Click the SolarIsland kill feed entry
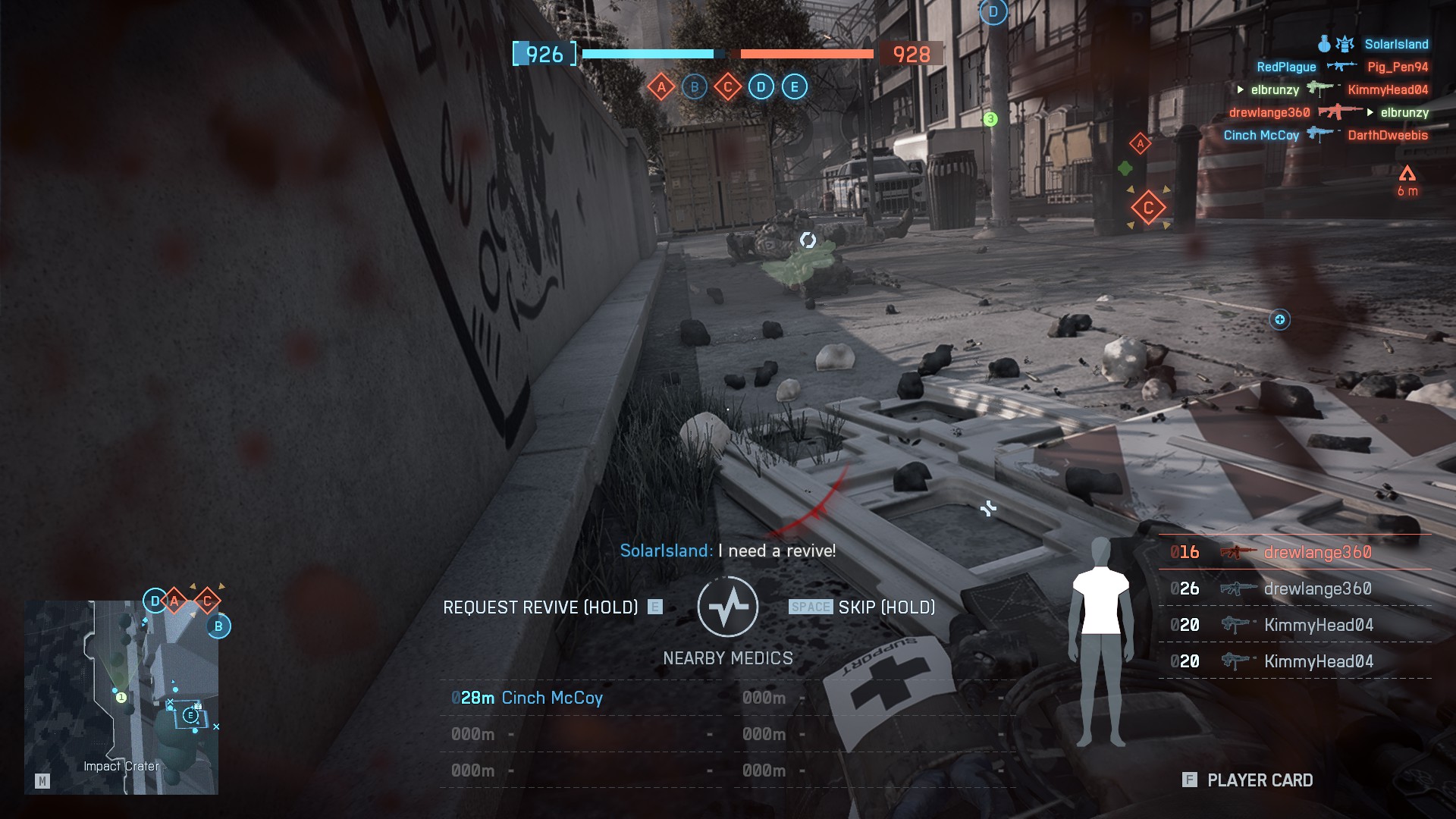This screenshot has width=1456, height=819. pos(1395,44)
